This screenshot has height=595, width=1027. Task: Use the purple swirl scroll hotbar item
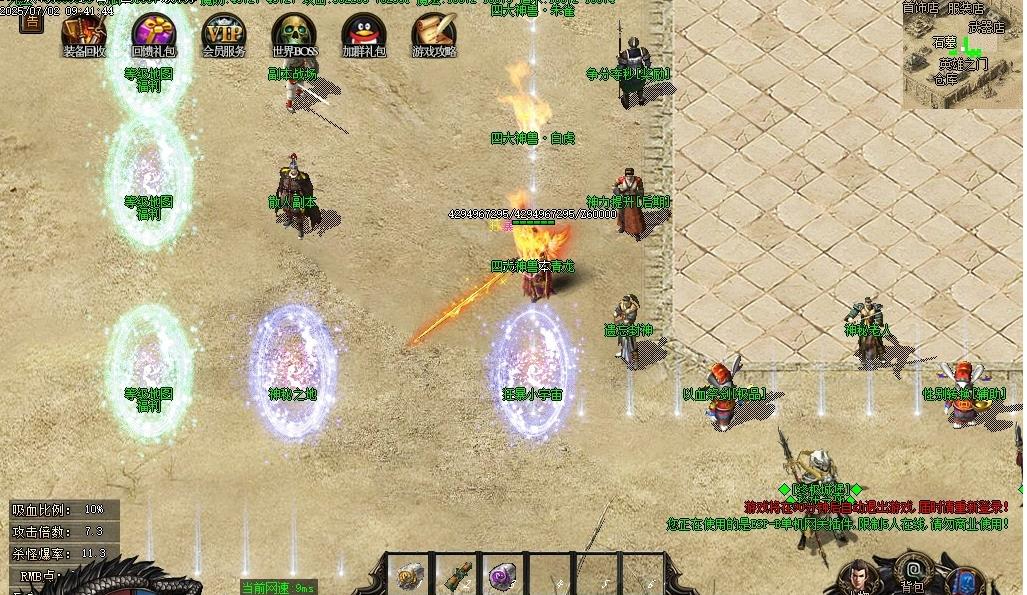[503, 575]
